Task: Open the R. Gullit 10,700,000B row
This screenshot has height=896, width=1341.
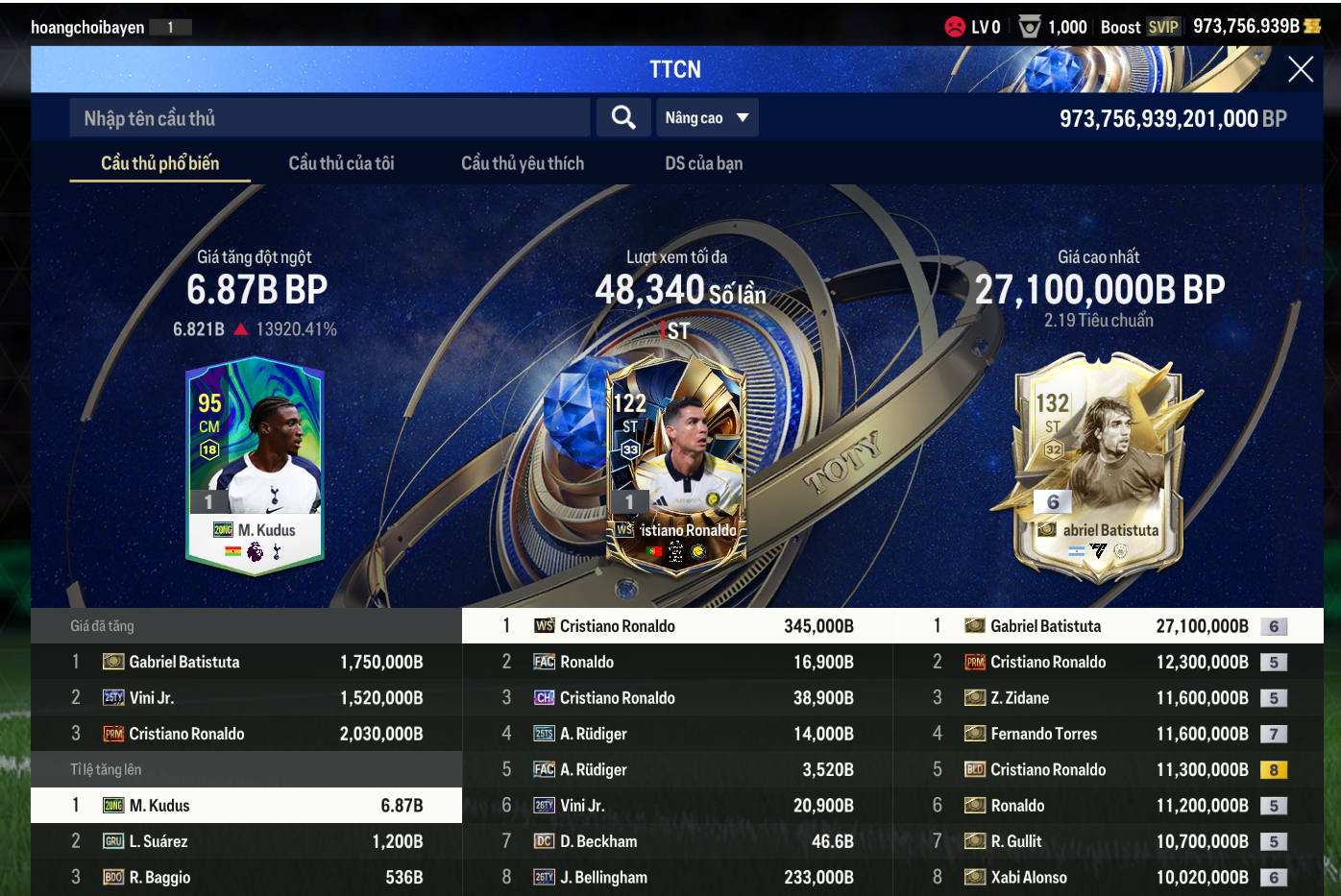Action: [1108, 841]
